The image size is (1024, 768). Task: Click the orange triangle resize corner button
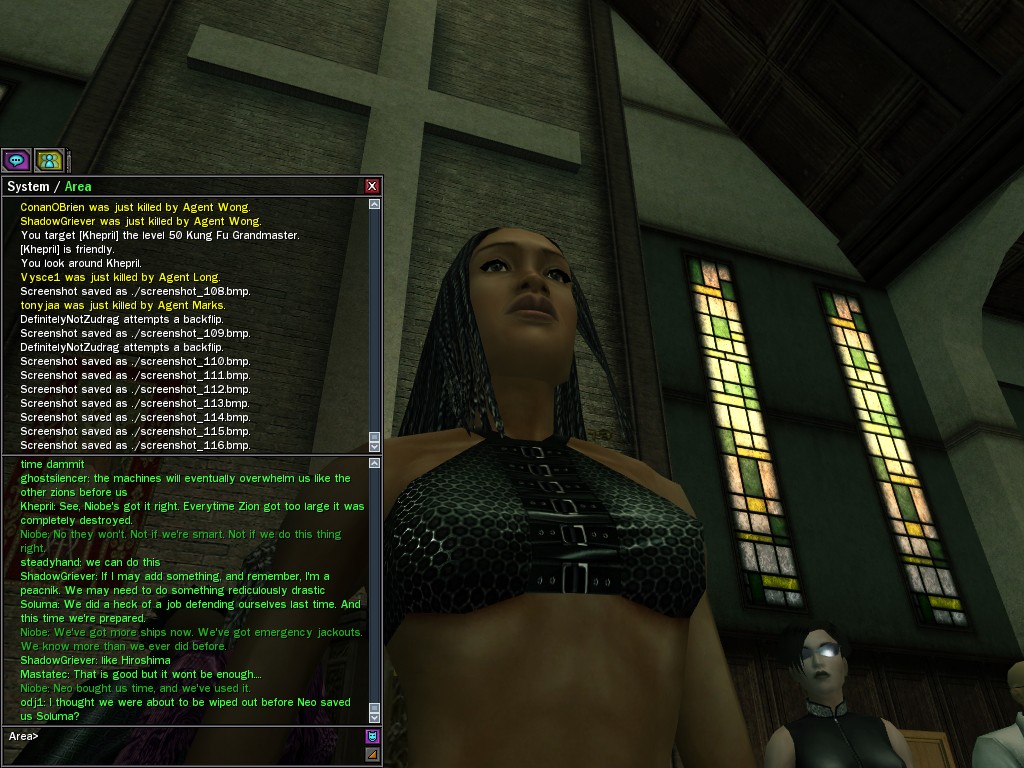coord(373,754)
